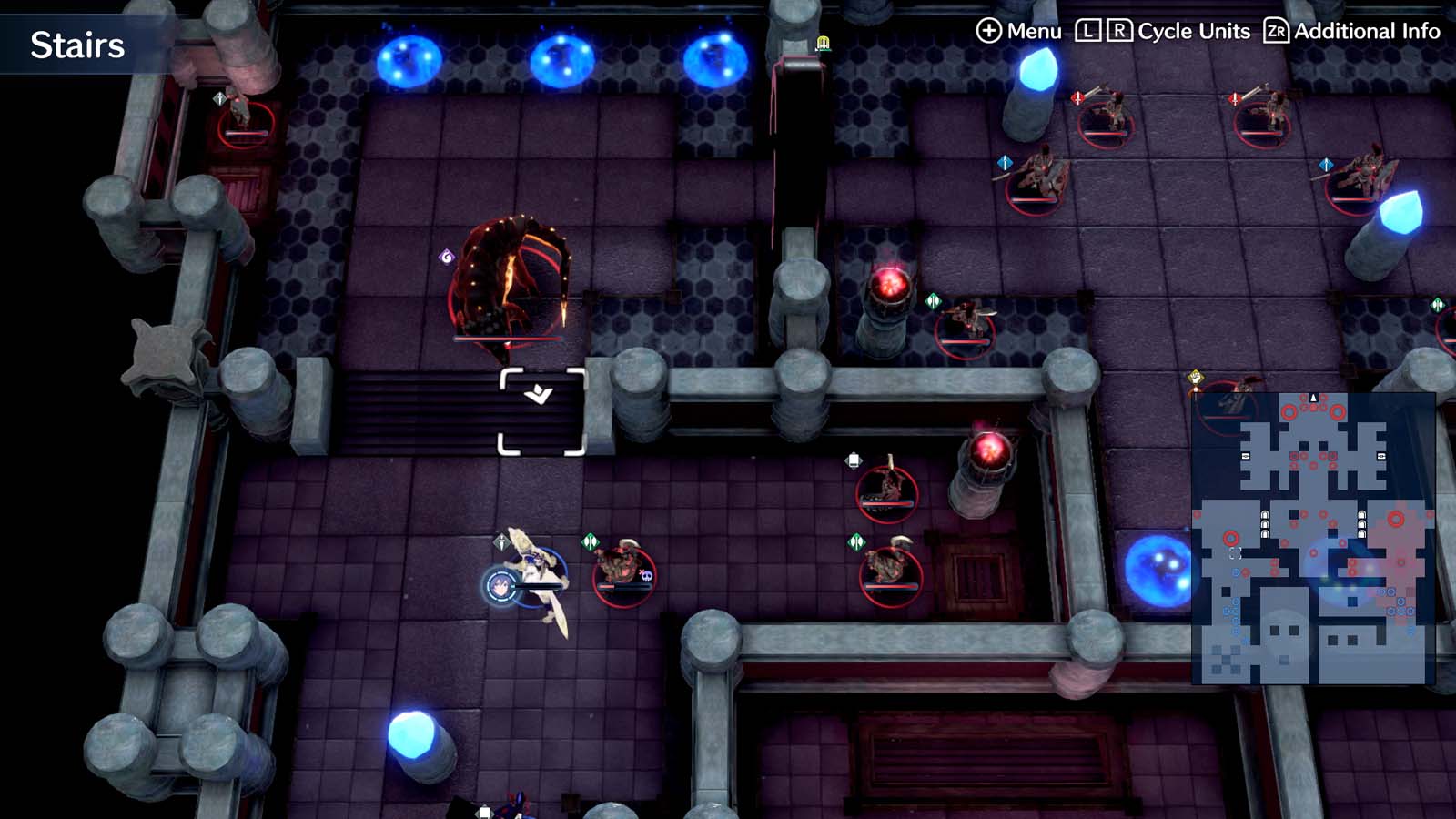Select the purple eye icon near the lava beast
Screen dimensions: 1456x819
coord(447,258)
